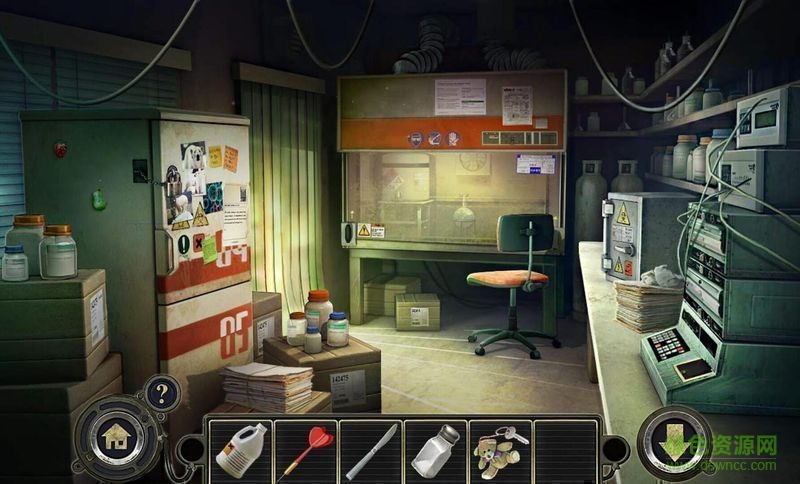The height and width of the screenshot is (484, 800).
Task: Select the white plastic jug in inventory
Action: (x=239, y=450)
